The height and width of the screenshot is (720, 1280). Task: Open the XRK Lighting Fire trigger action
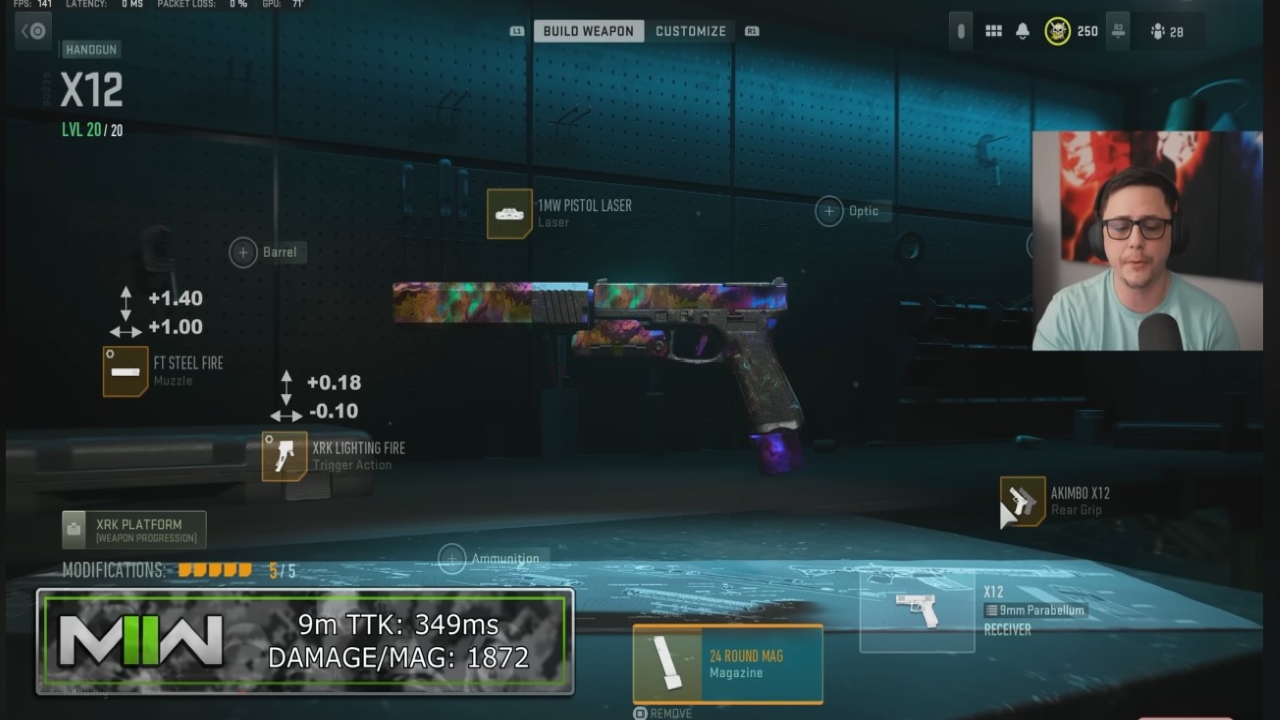pos(283,455)
